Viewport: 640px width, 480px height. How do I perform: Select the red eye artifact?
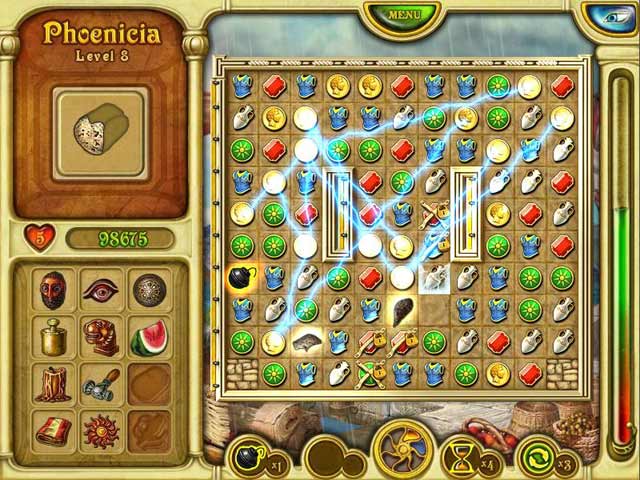coord(101,291)
